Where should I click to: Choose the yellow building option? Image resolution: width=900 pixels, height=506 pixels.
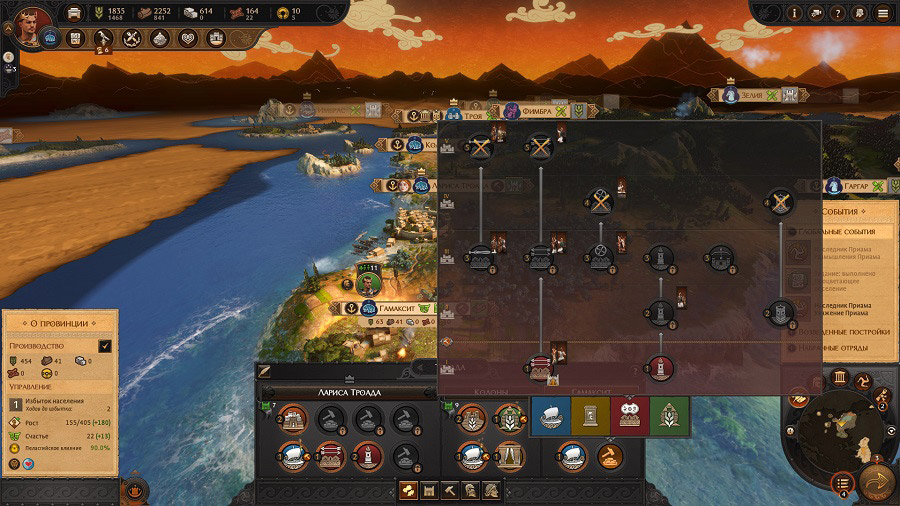pyautogui.click(x=590, y=416)
